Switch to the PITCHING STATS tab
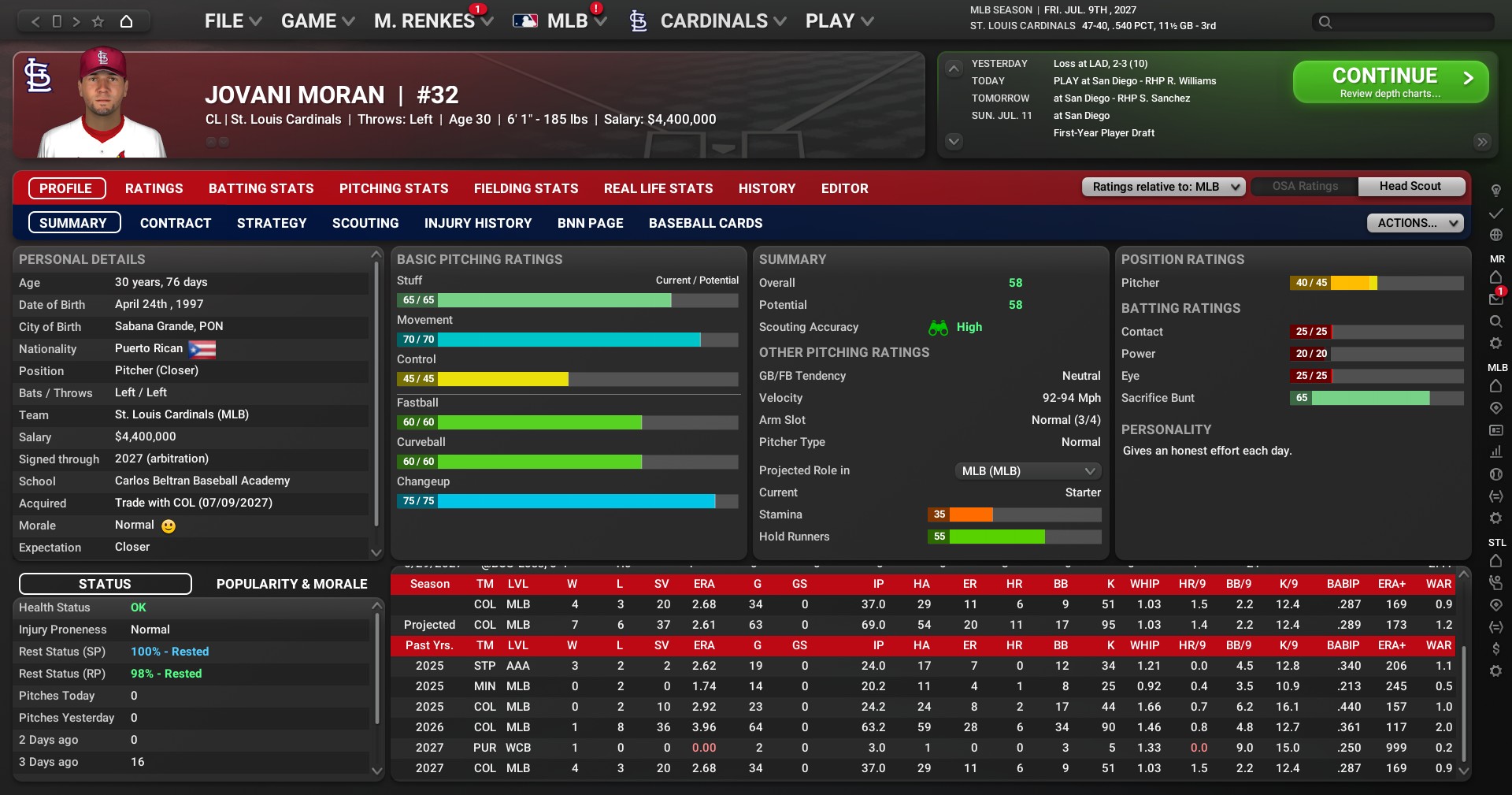 click(394, 188)
